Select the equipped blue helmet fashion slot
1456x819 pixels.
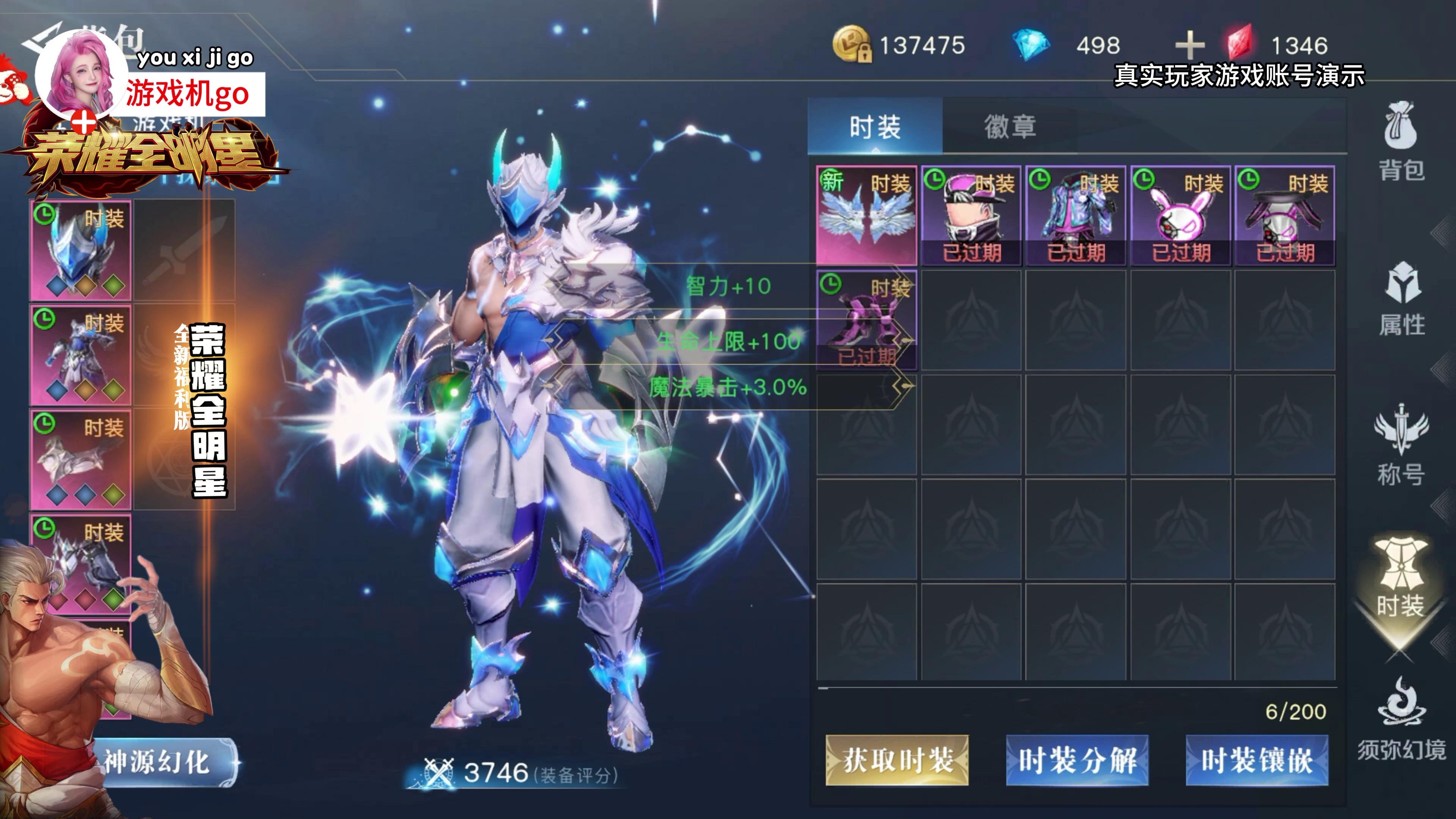point(80,250)
